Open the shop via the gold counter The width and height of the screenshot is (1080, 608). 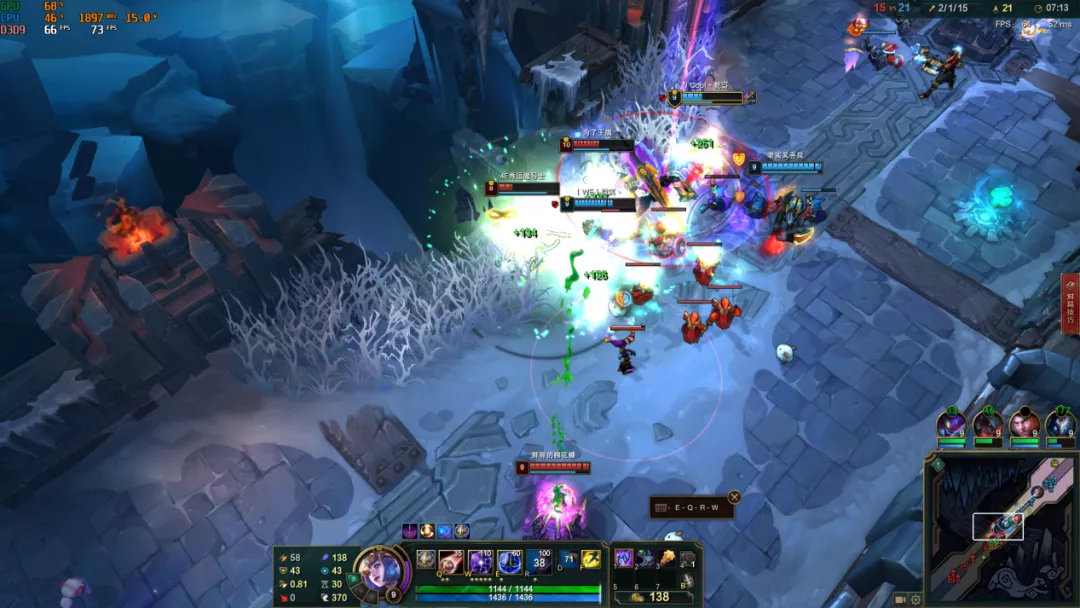tap(650, 597)
